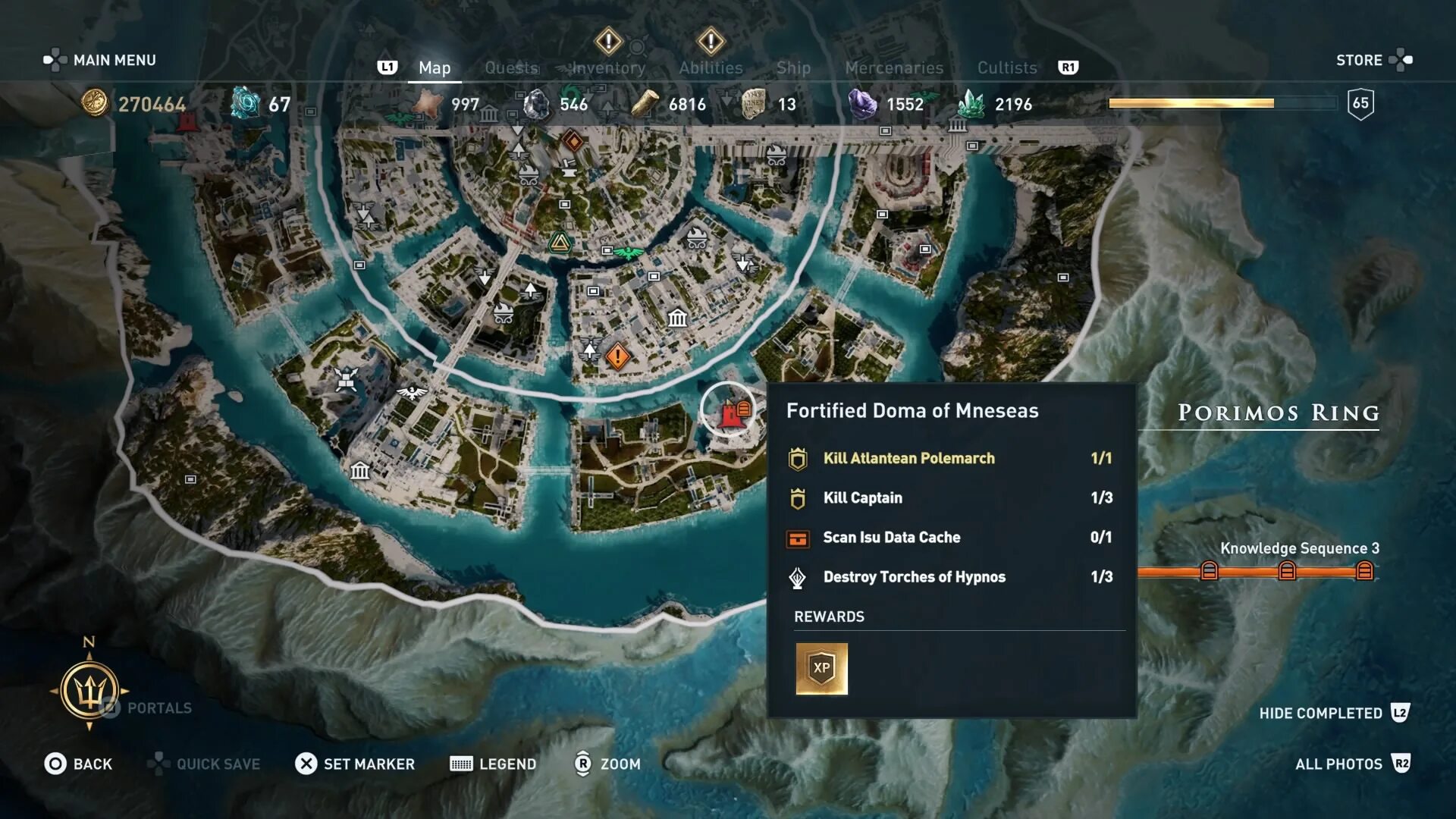The width and height of the screenshot is (1456, 819).
Task: Click the orange exclamation quest marker on map
Action: [617, 356]
